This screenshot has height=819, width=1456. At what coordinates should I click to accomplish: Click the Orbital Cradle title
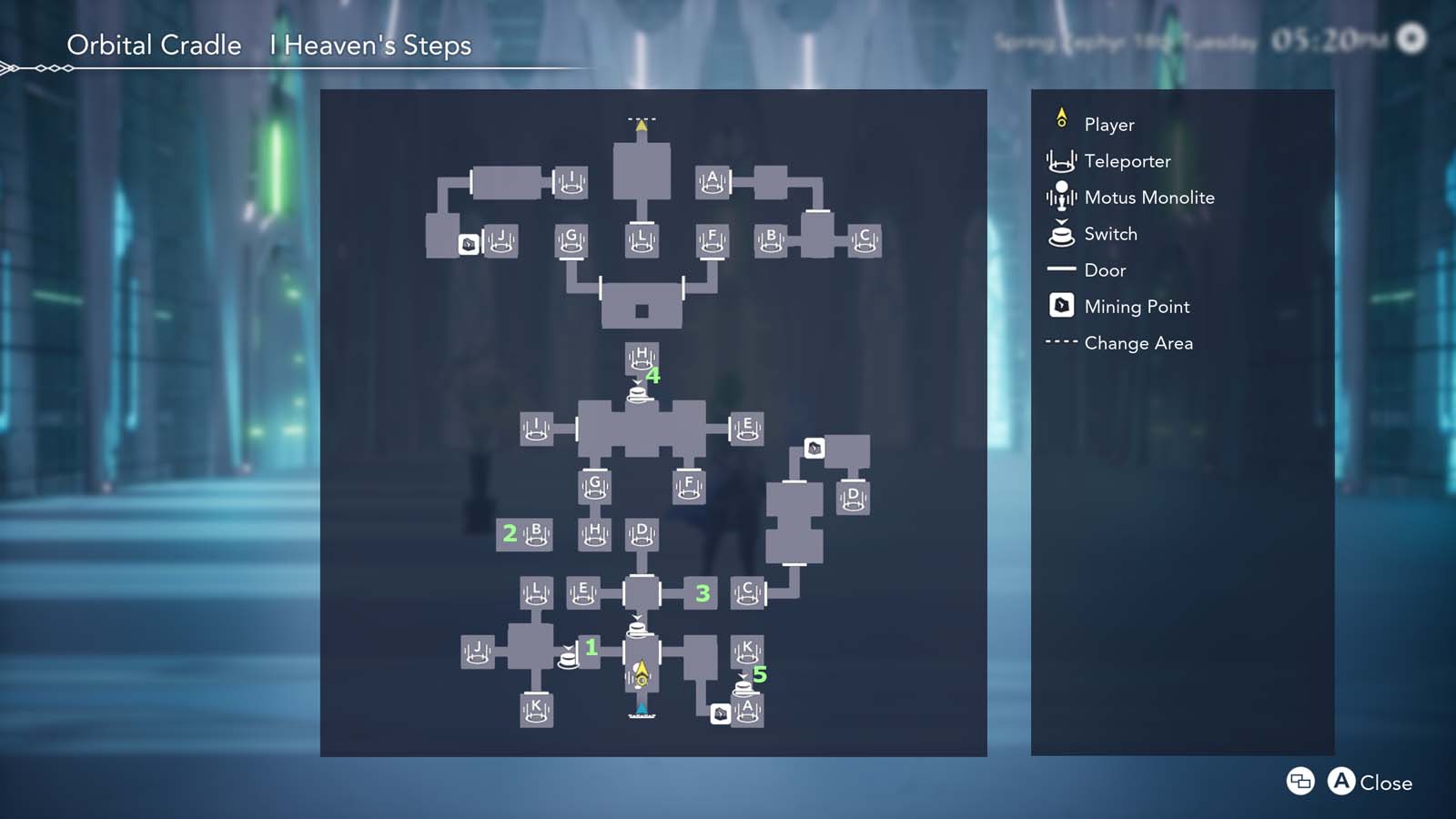pyautogui.click(x=153, y=45)
